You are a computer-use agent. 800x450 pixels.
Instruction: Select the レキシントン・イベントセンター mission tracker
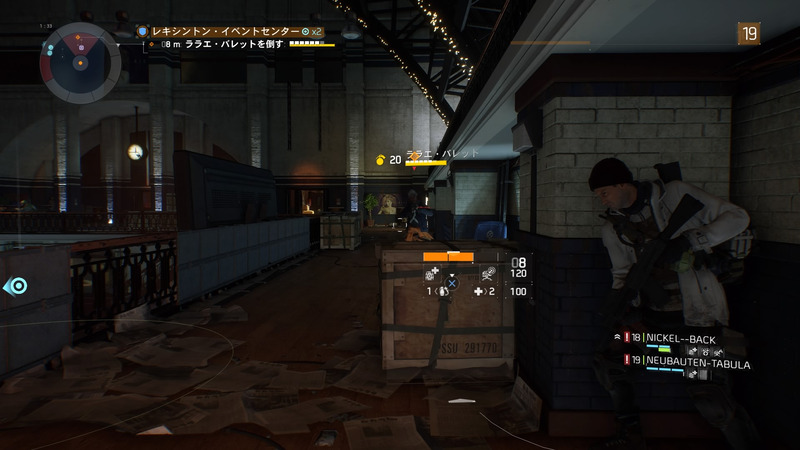click(x=228, y=32)
